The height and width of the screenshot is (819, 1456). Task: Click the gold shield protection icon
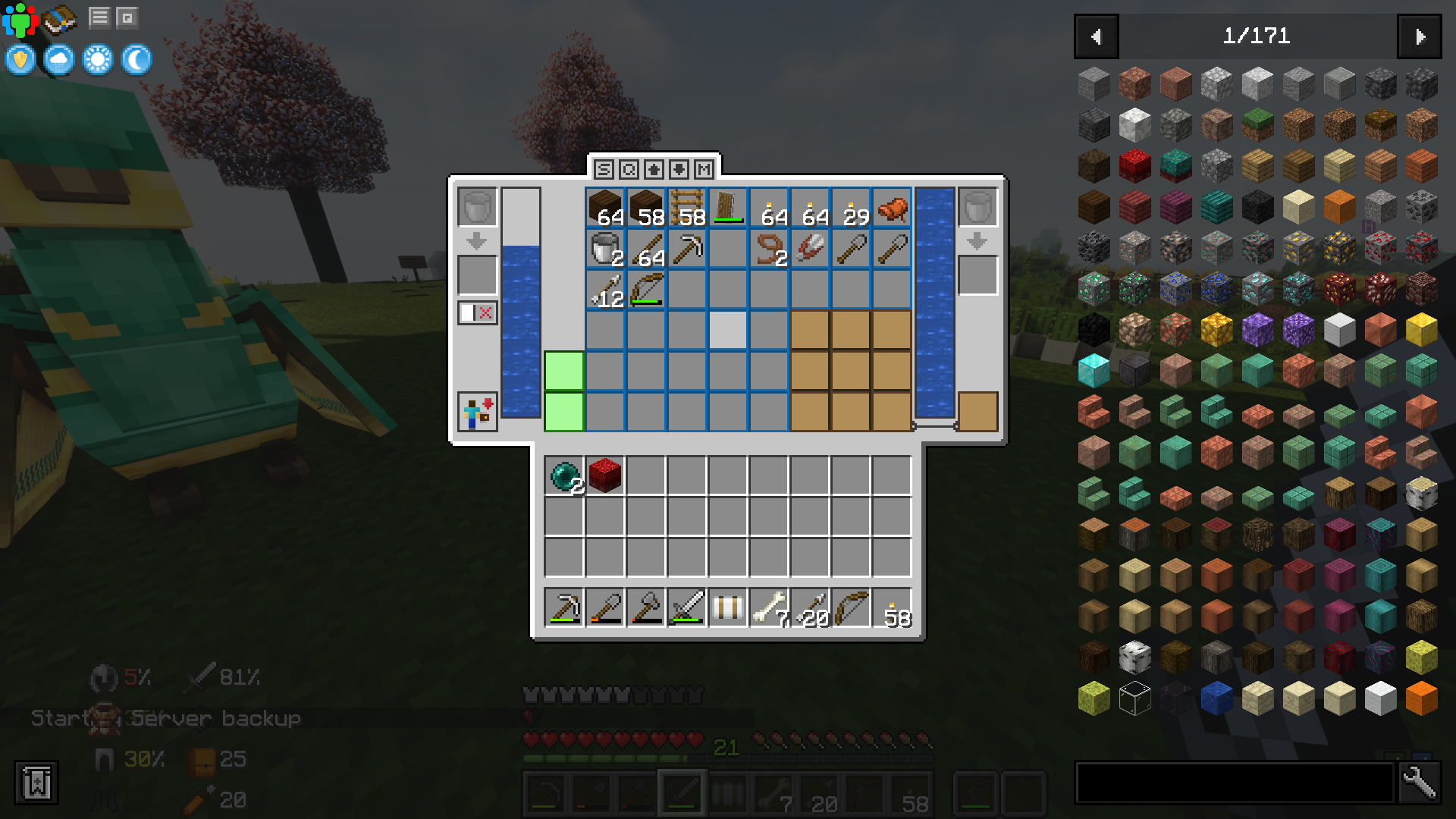coord(20,59)
